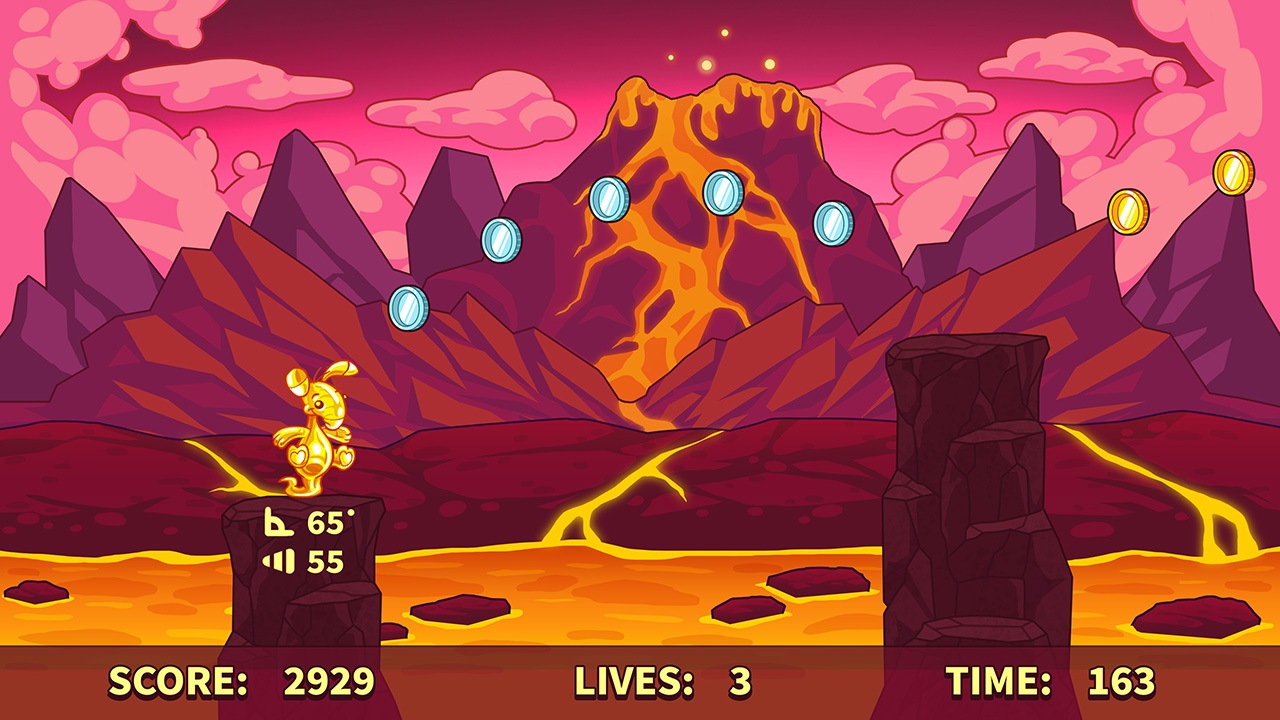Click the rightmost silver coin
This screenshot has width=1280, height=720.
point(833,221)
